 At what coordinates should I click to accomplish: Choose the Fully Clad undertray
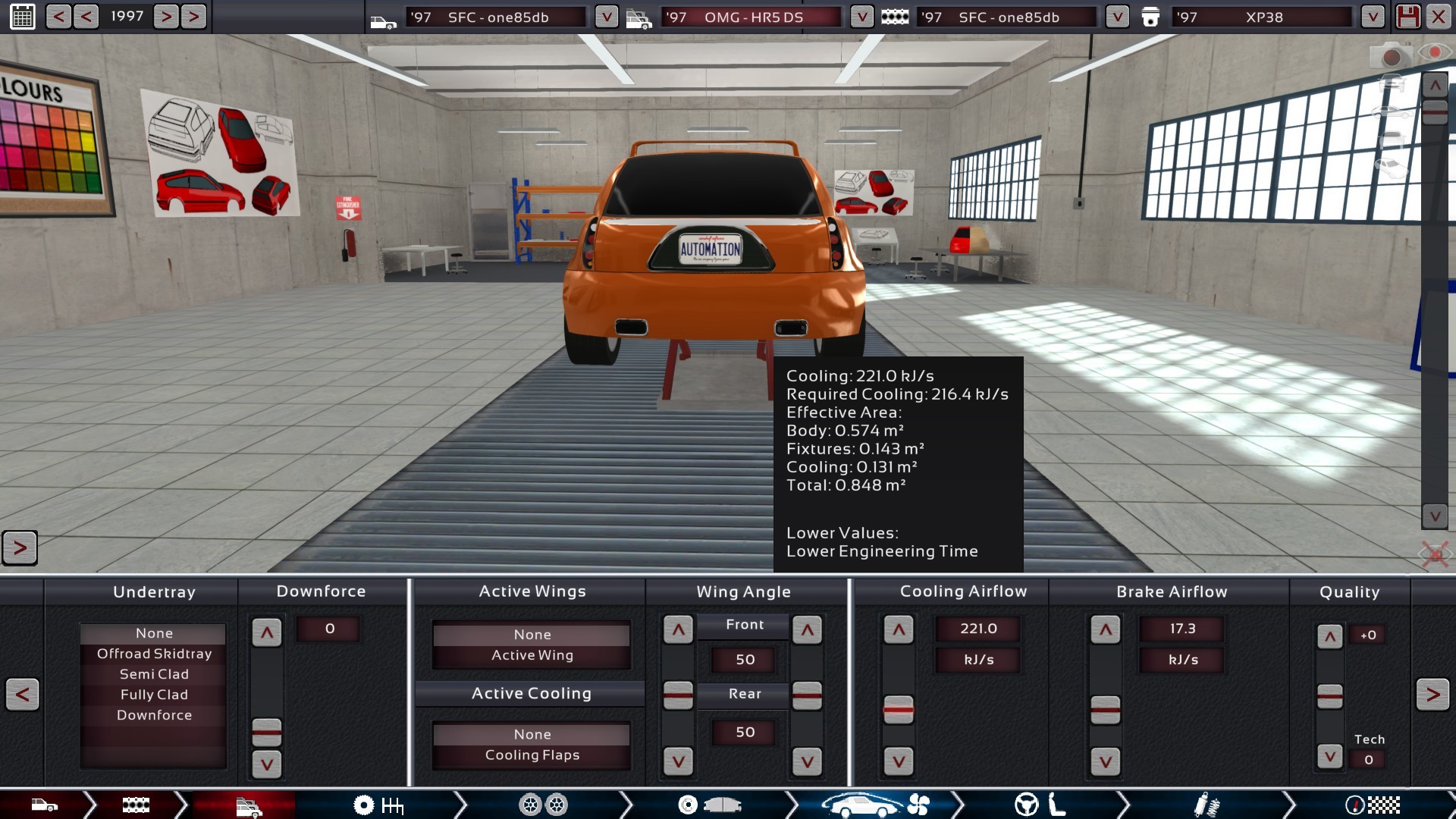pyautogui.click(x=154, y=695)
